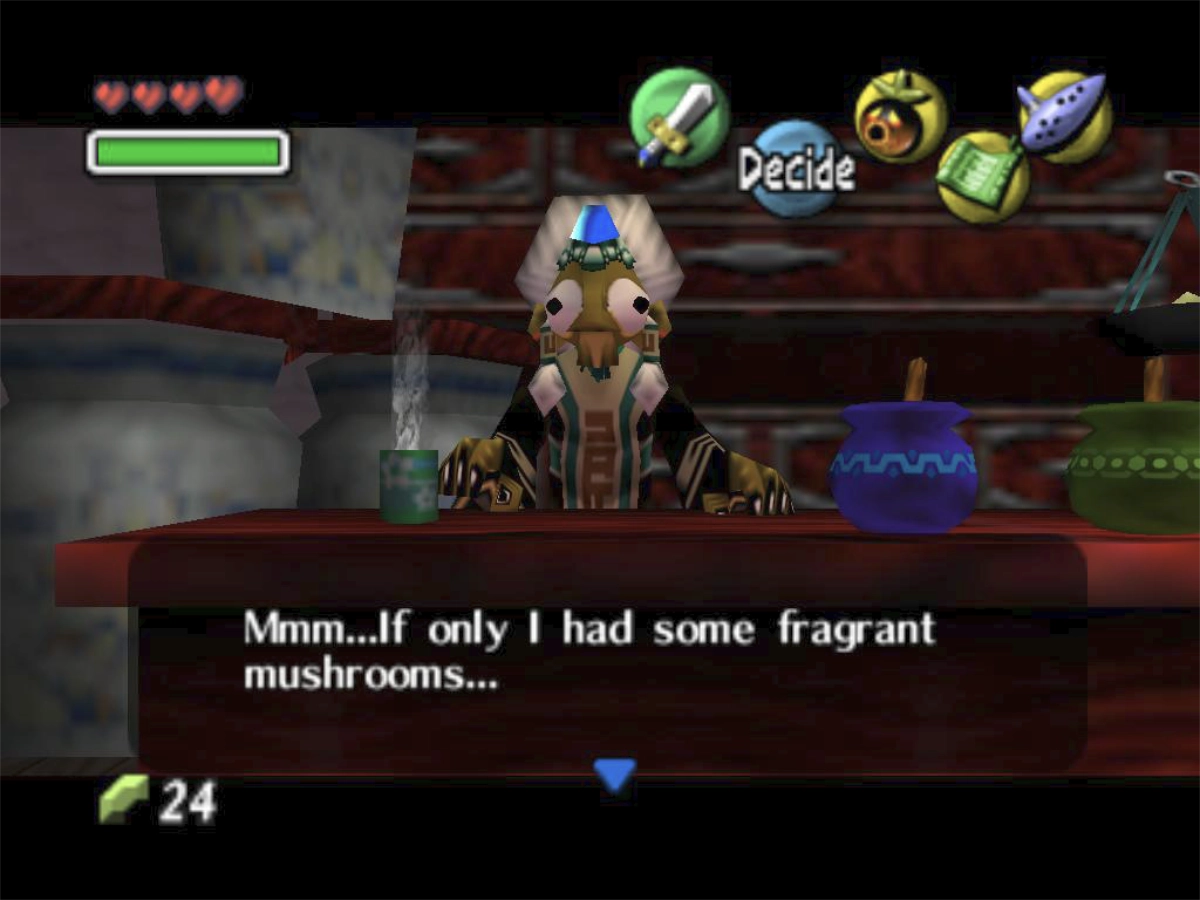Screen dimensions: 1200x900
Task: Activate the Ocarina of Time item icon
Action: [x=1065, y=116]
